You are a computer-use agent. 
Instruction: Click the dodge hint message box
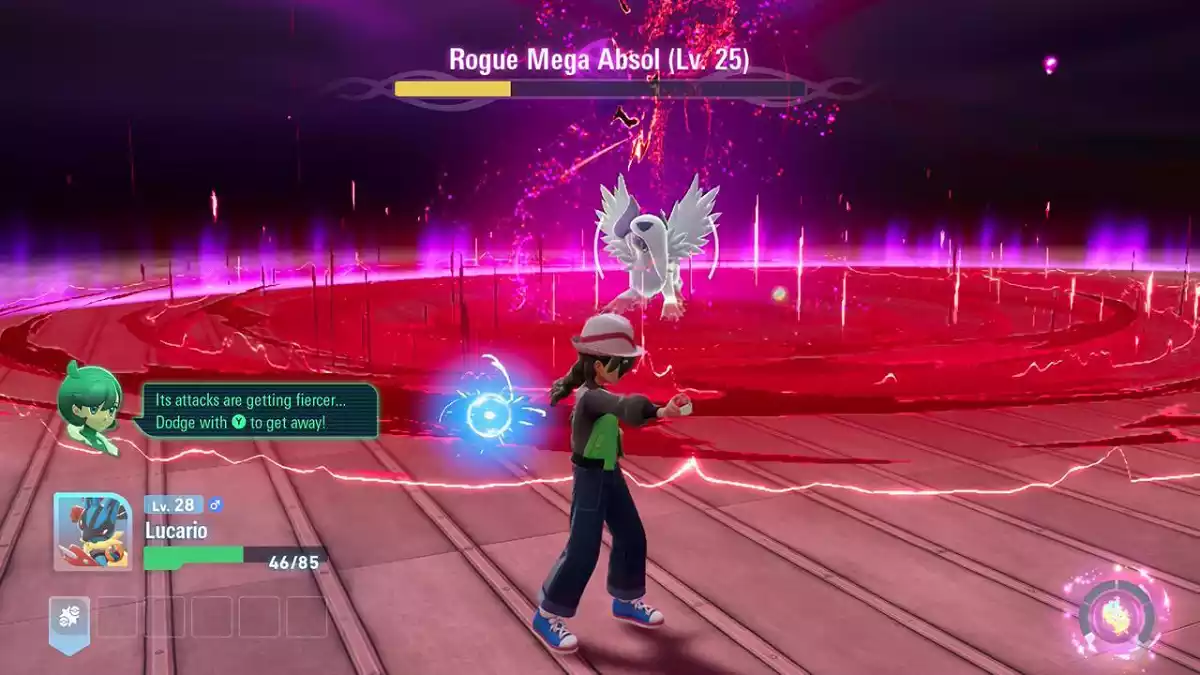click(x=260, y=410)
